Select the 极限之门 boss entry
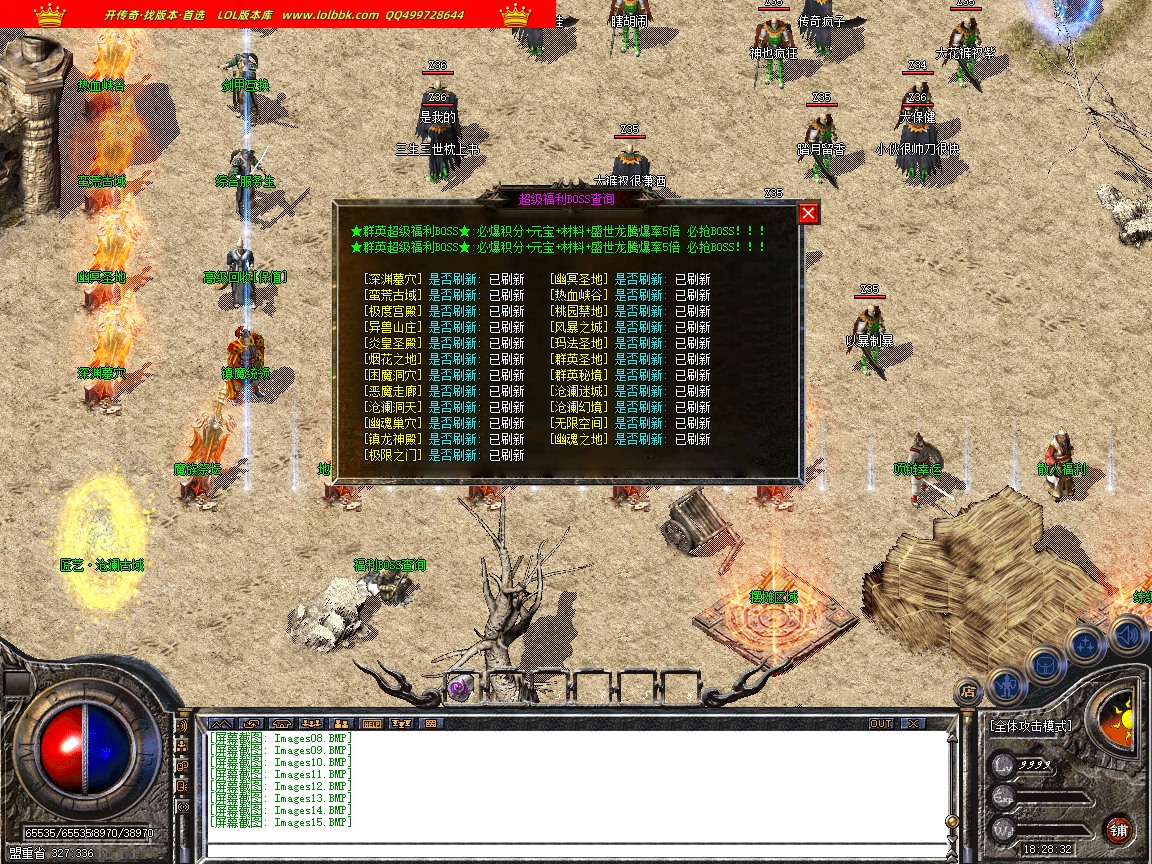 click(x=394, y=455)
